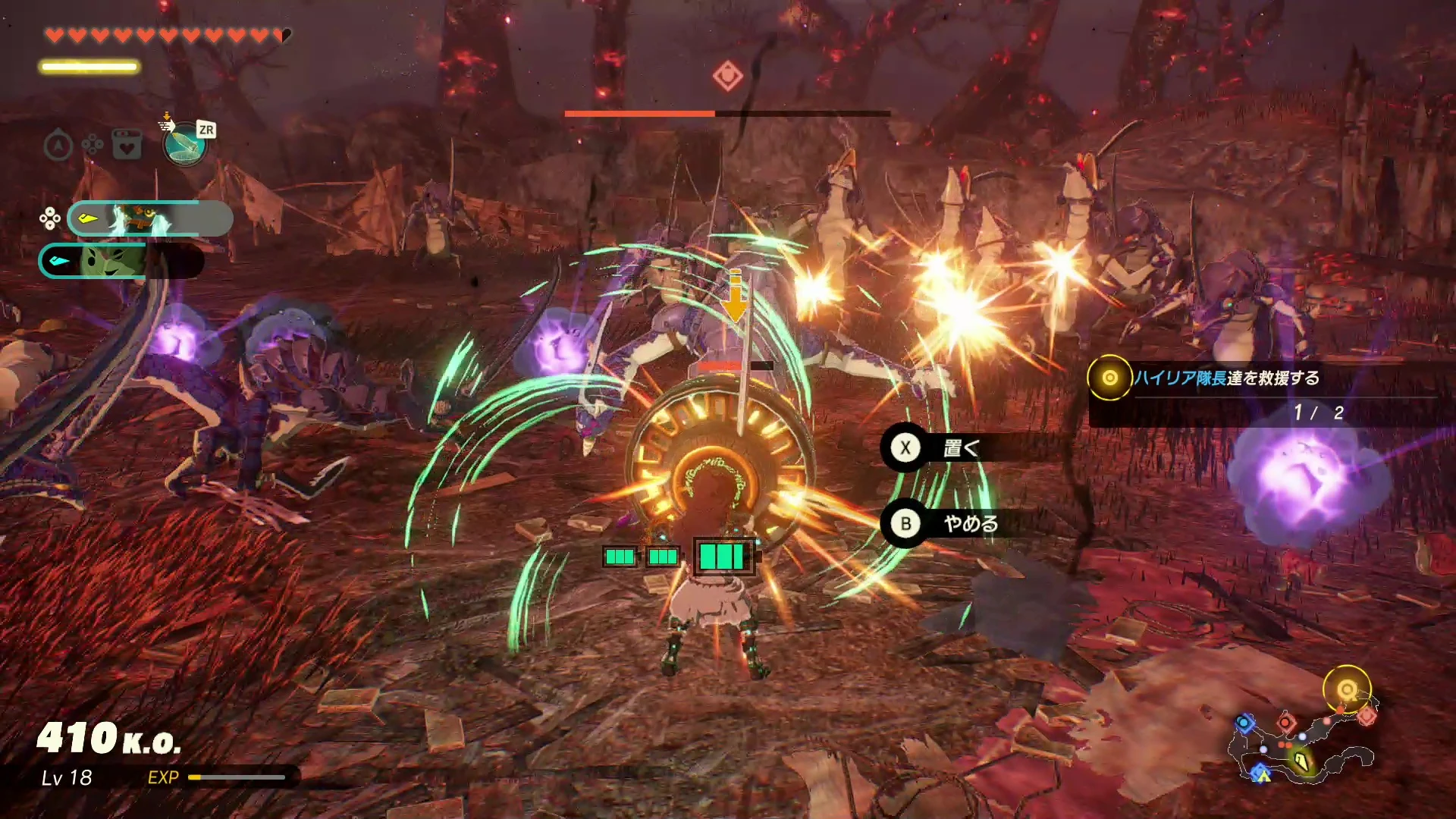Select the ZR Zonai device ability icon
The image size is (1456, 819).
coord(185,143)
